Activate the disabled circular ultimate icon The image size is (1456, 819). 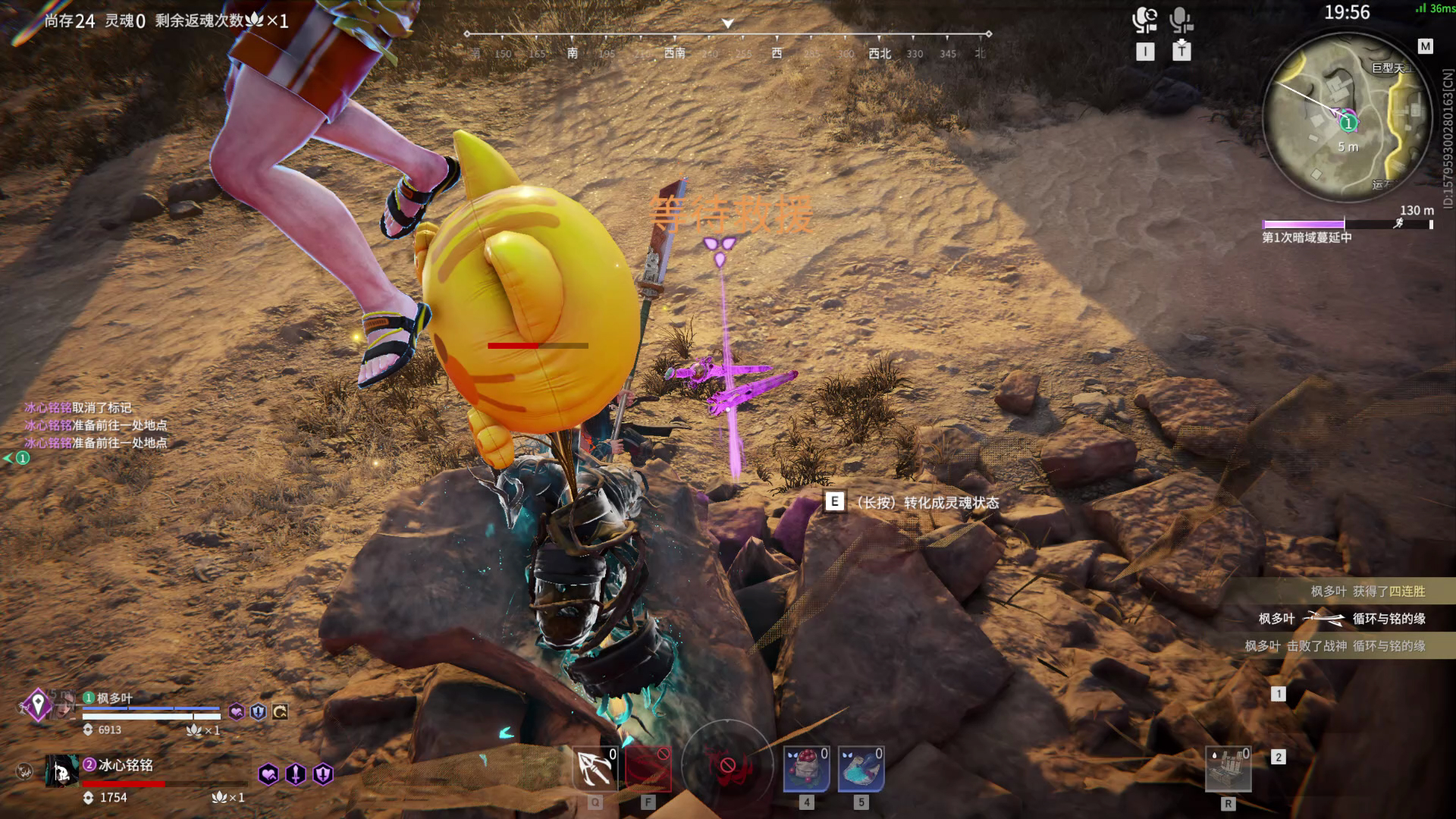coord(726,766)
